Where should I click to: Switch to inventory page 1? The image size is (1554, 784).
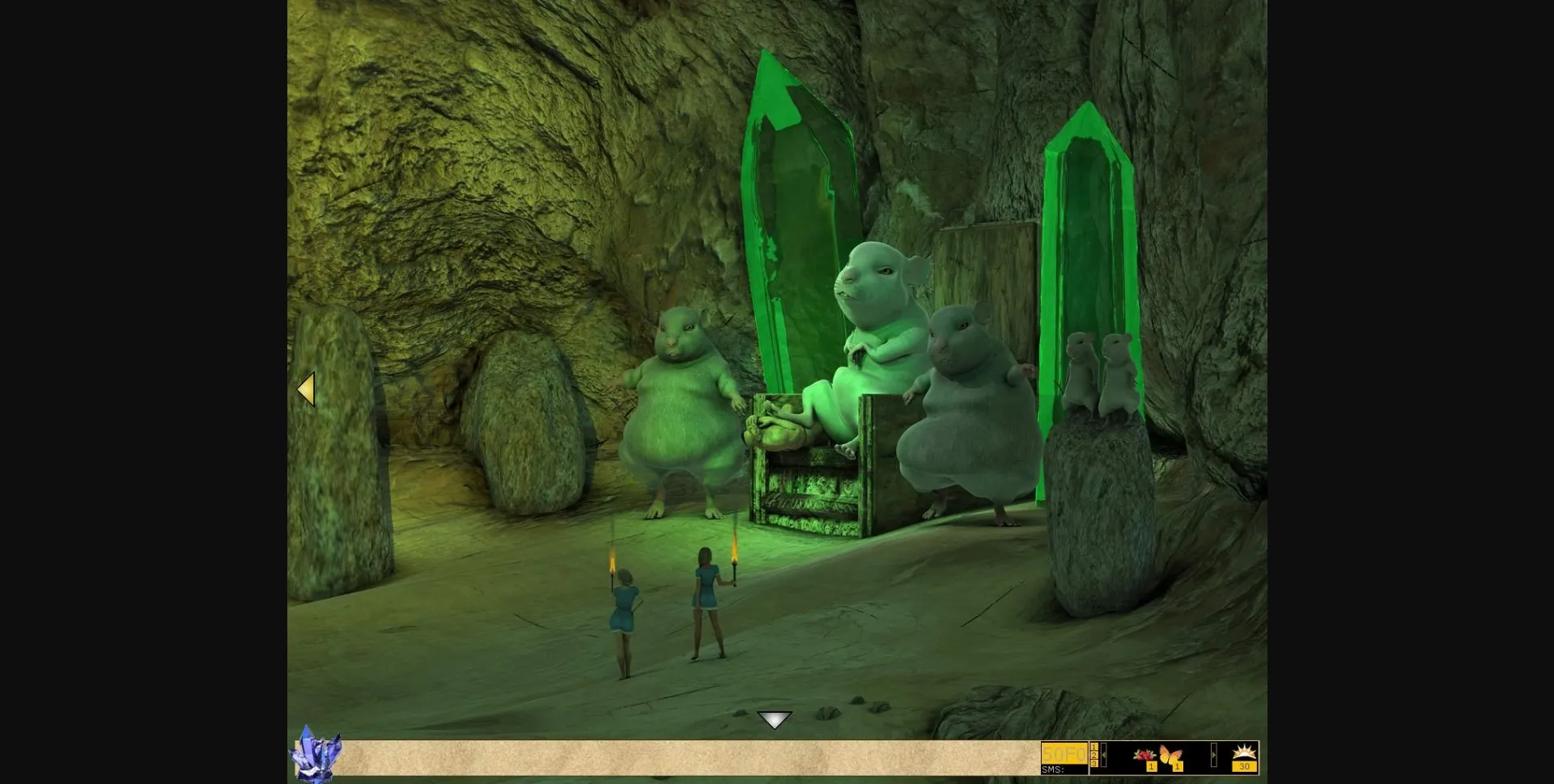(x=1094, y=747)
